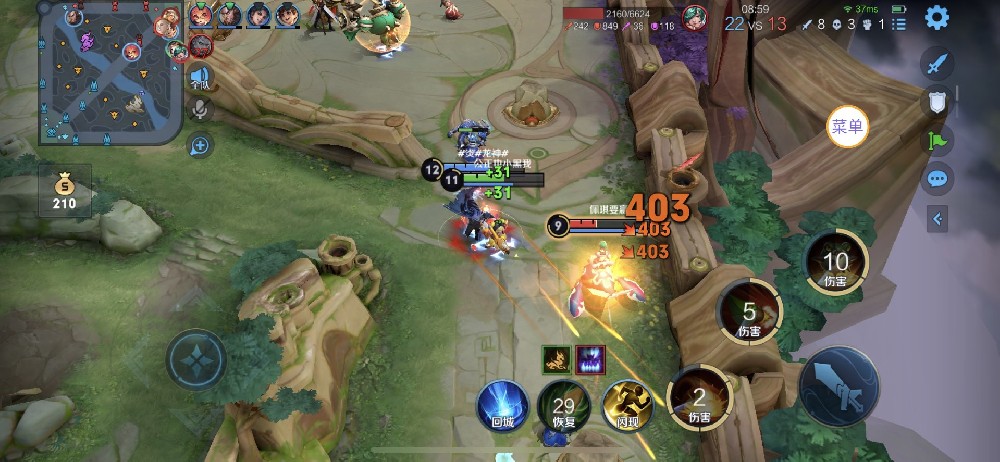Screen dimensions: 1000x462
Task: Cast the 闪现 flash spell
Action: [626, 405]
